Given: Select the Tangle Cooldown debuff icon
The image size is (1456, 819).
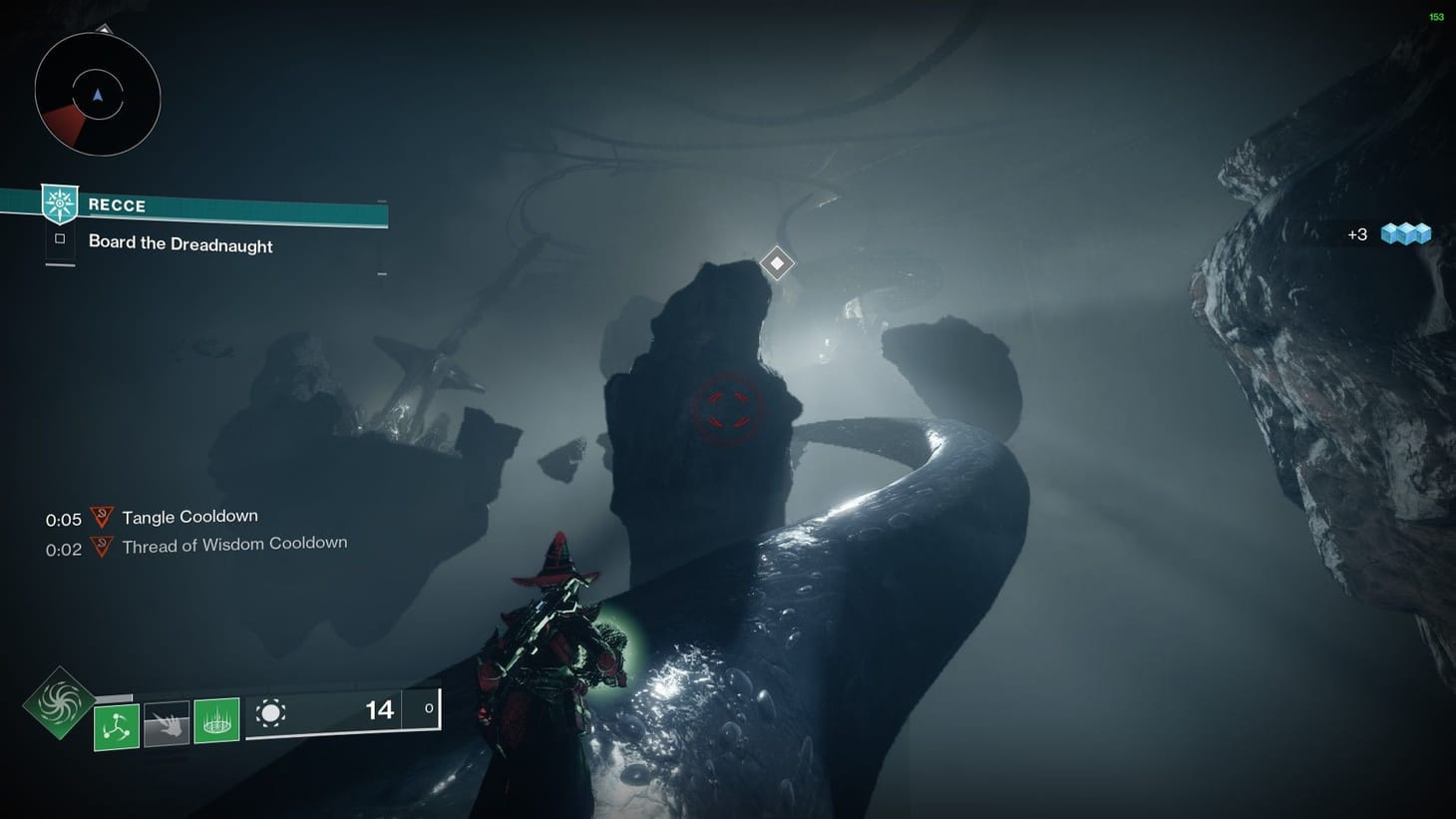Looking at the screenshot, I should (x=101, y=517).
